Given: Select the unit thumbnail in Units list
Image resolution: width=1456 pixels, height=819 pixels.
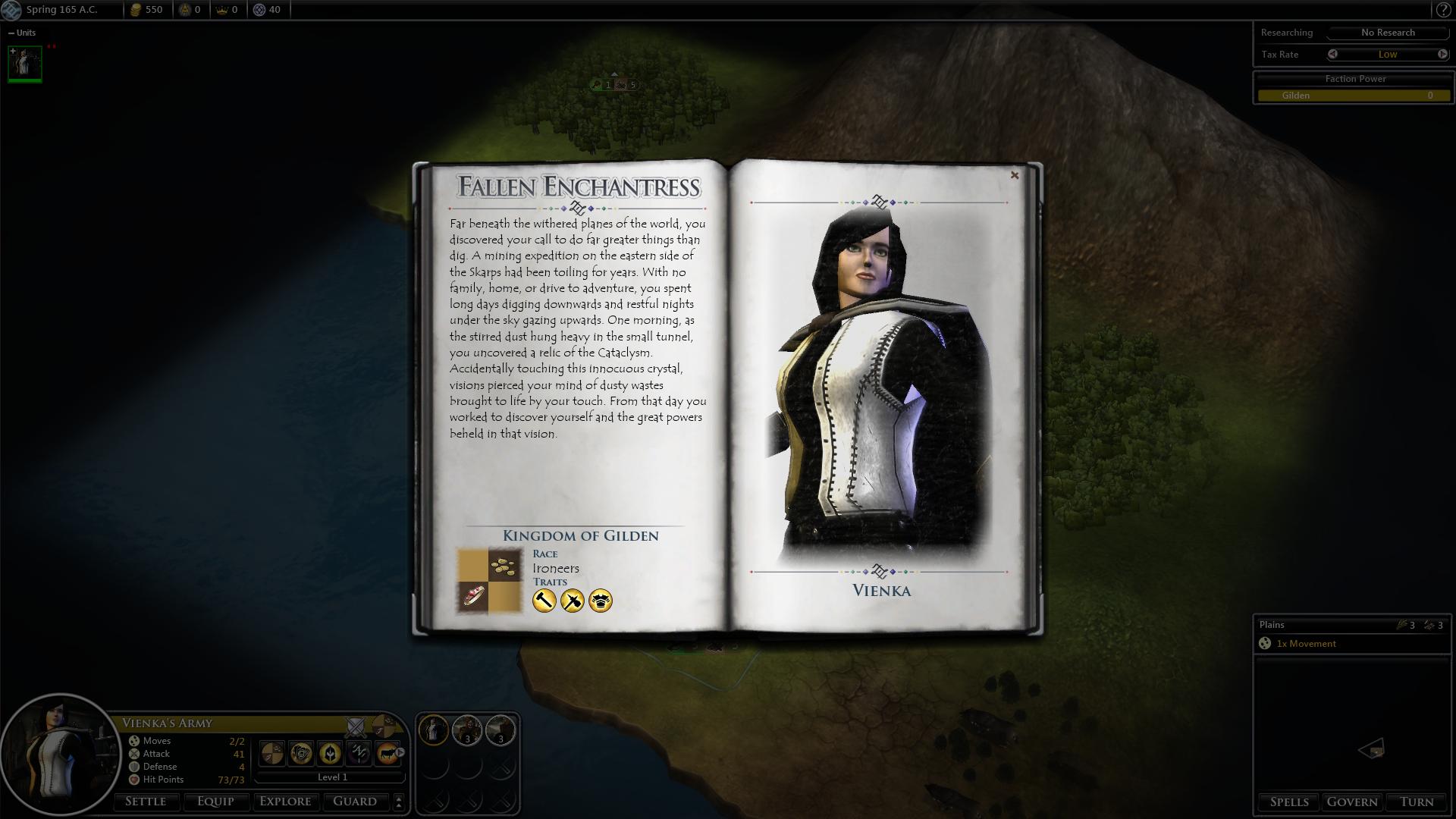Looking at the screenshot, I should coord(25,62).
